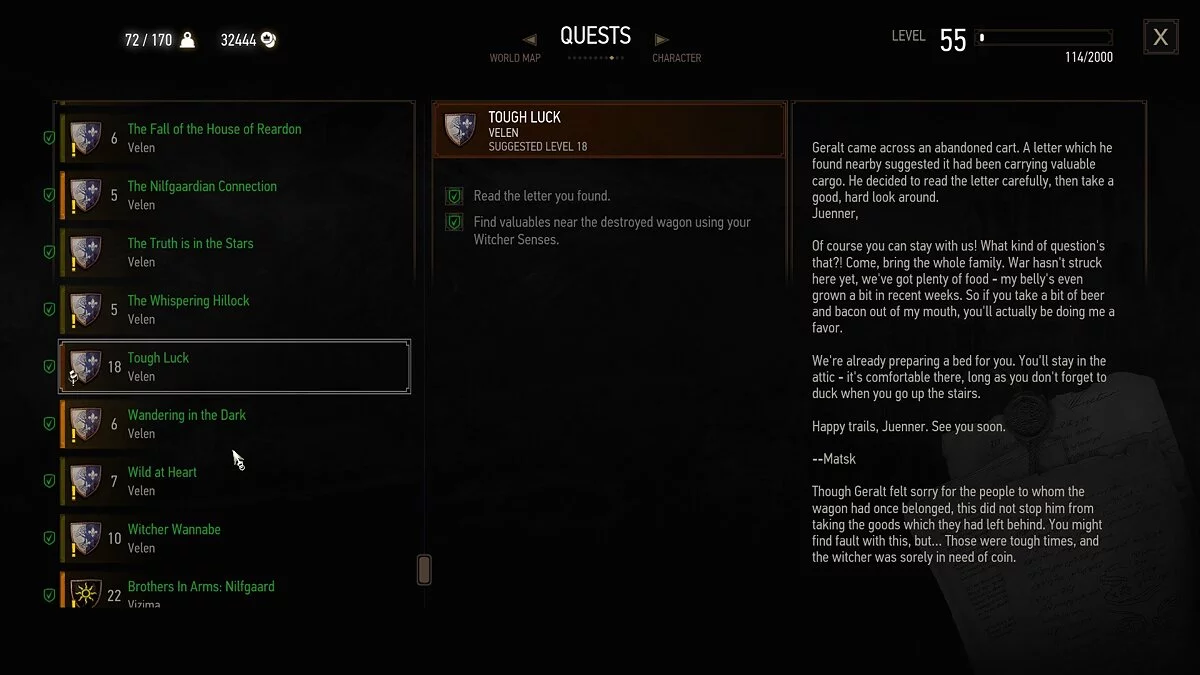
Task: Open Wandering in the Dark quest
Action: (186, 423)
